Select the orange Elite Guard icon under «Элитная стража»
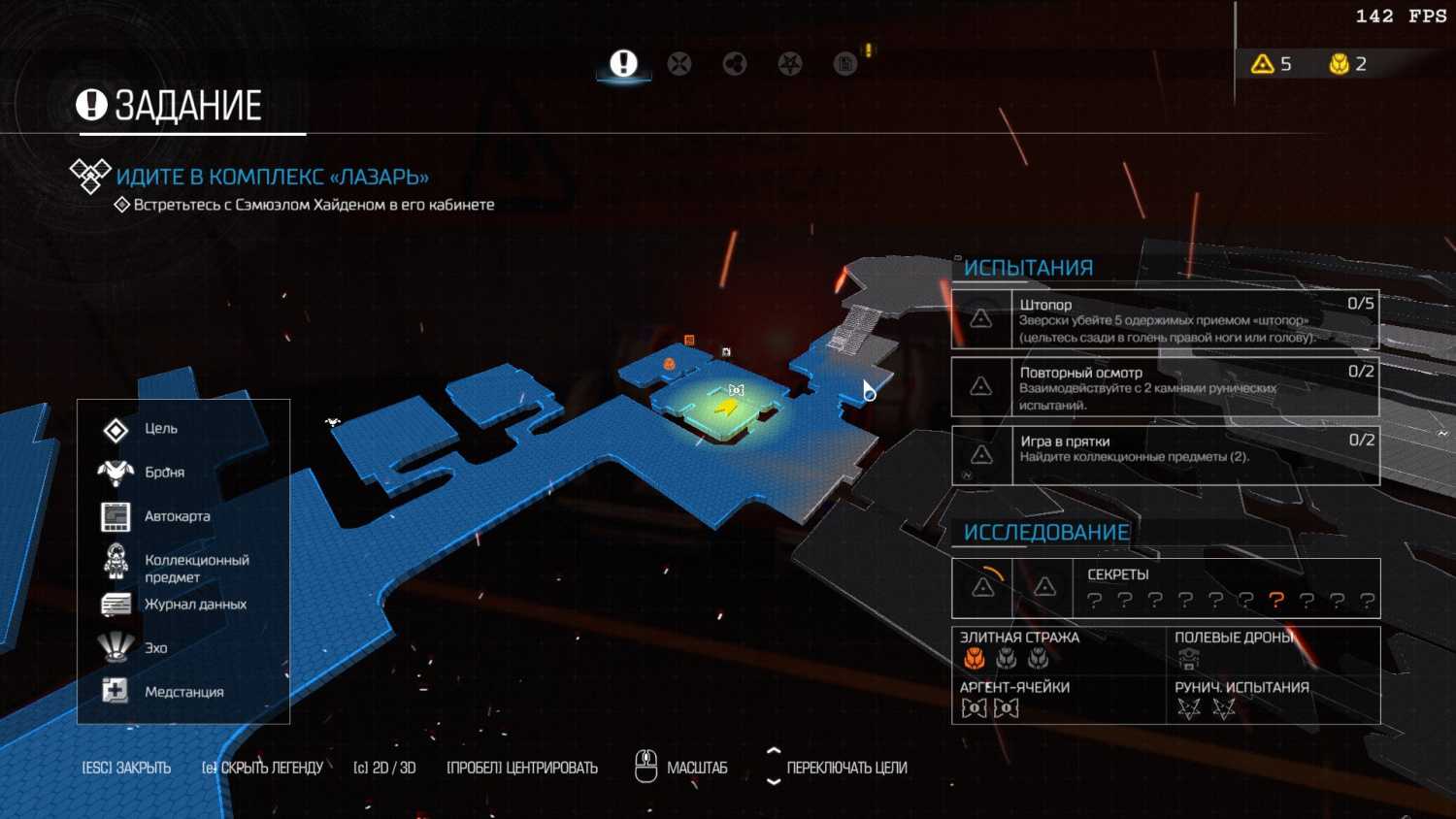 pos(975,660)
